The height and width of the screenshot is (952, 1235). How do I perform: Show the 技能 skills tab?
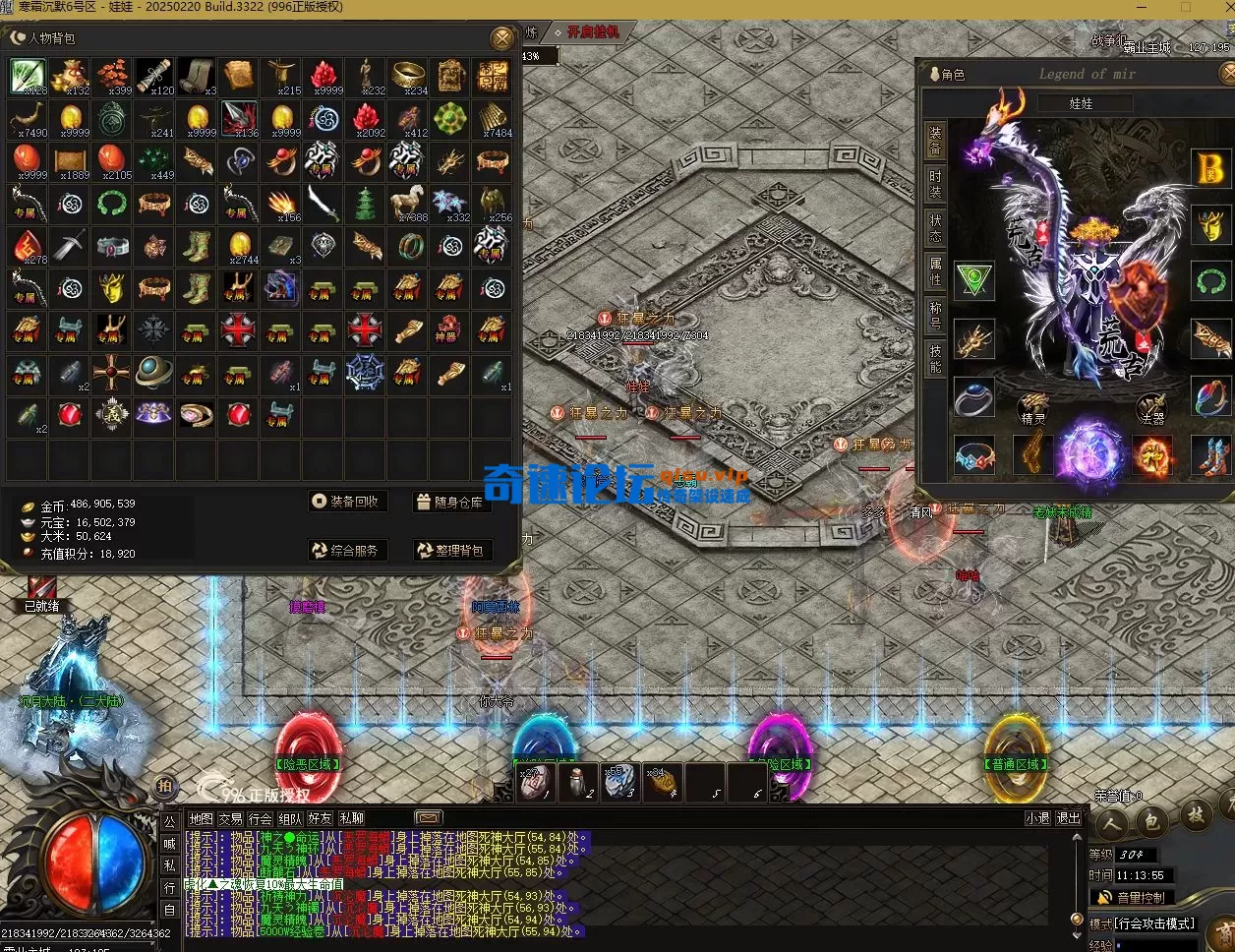point(935,358)
